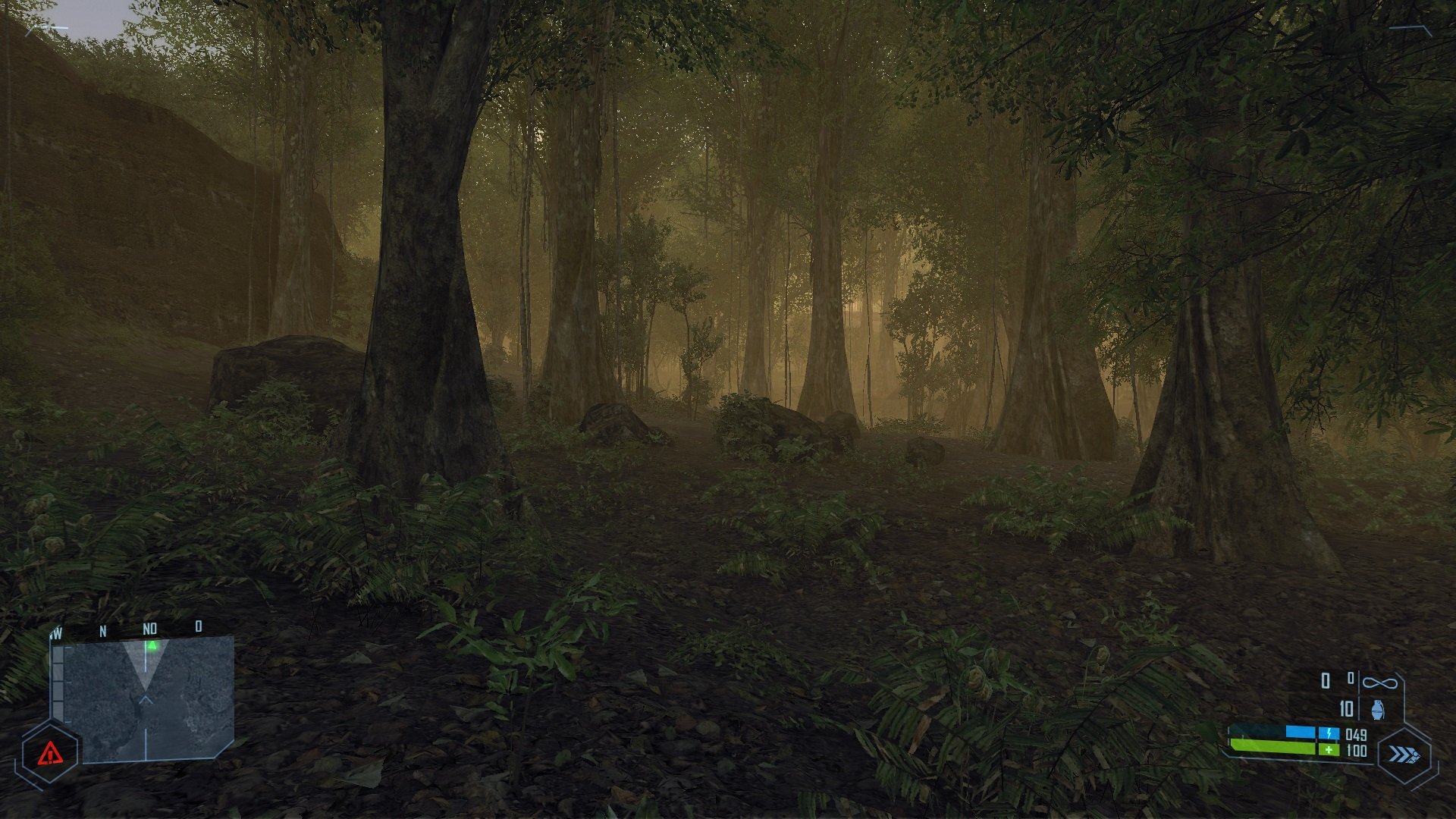The width and height of the screenshot is (1456, 819).
Task: Click the grenade icon in weapon panel
Action: click(1378, 709)
